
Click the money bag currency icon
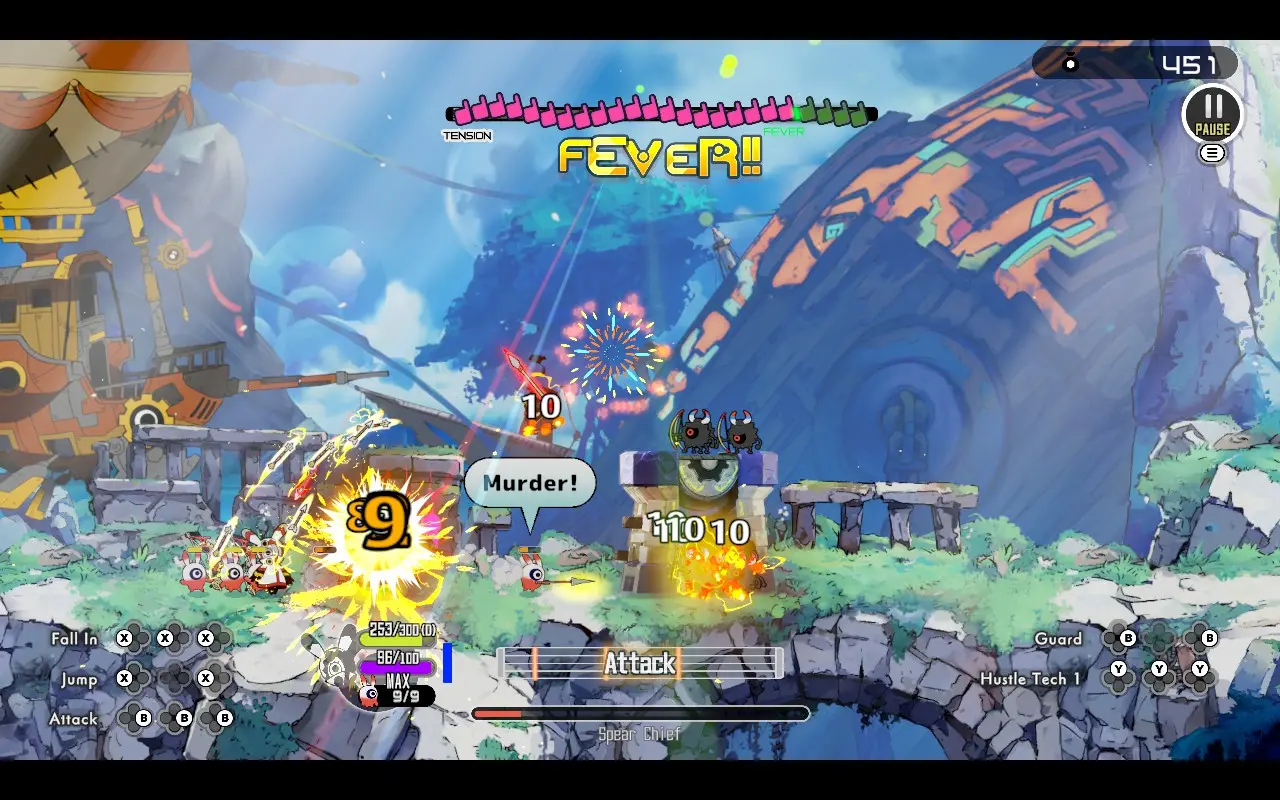click(1072, 63)
